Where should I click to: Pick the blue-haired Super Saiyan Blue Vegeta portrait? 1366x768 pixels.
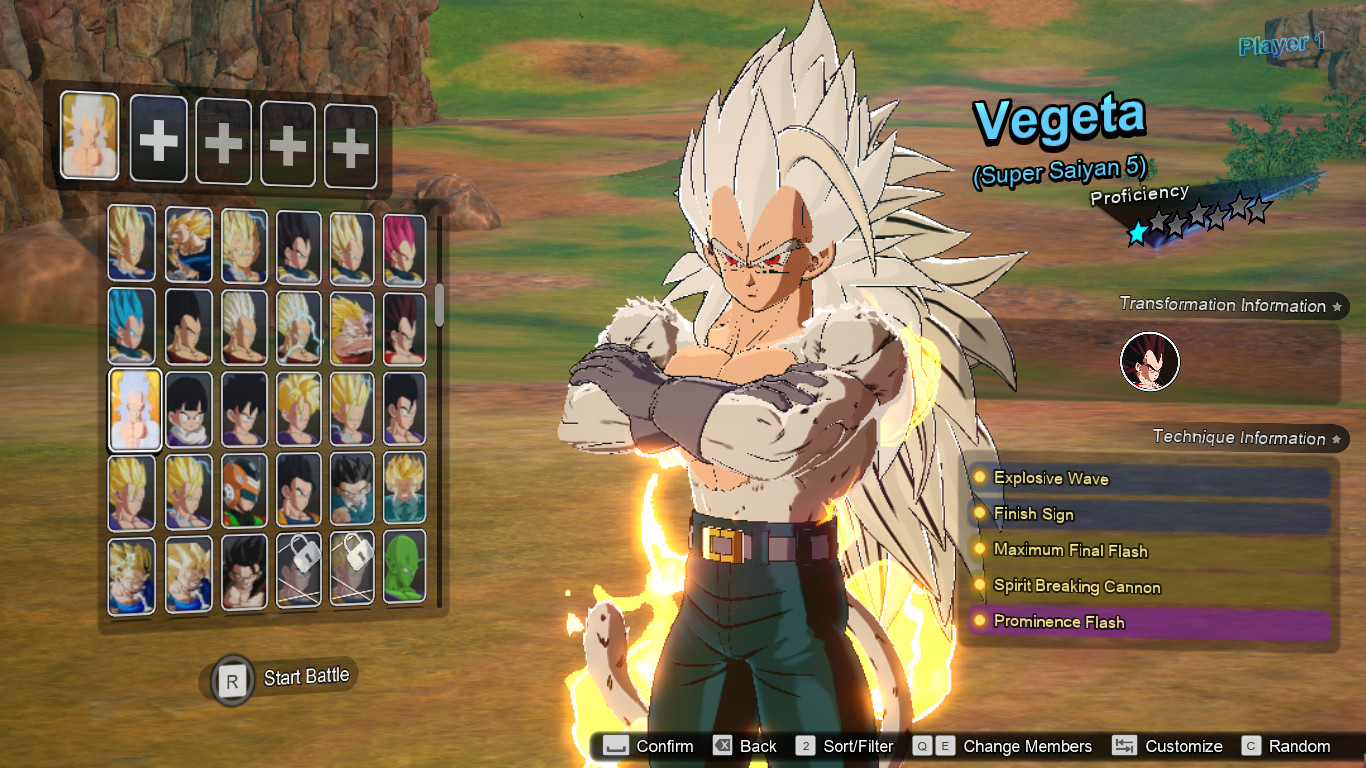[x=132, y=326]
